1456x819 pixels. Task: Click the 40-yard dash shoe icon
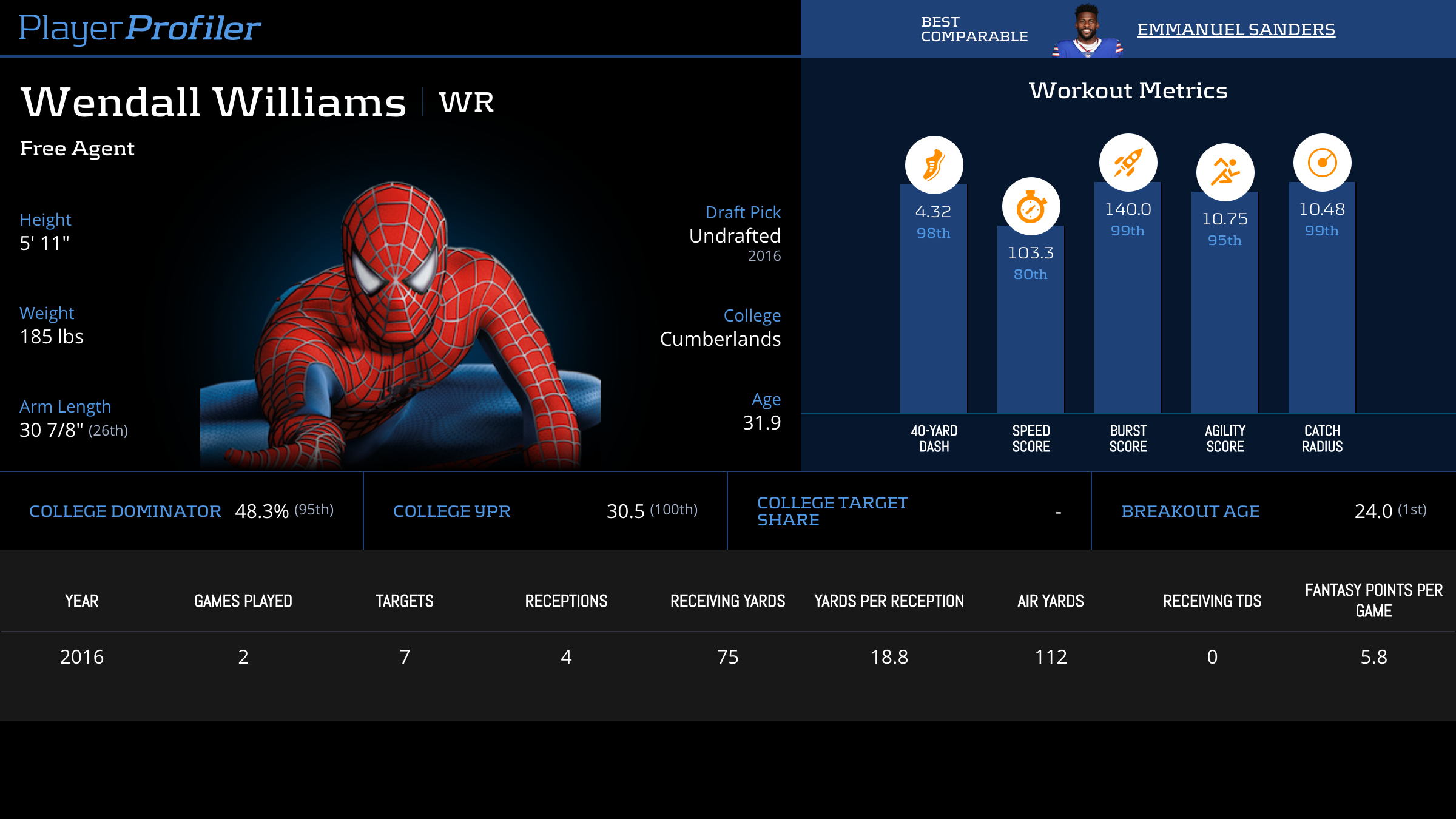(x=934, y=165)
